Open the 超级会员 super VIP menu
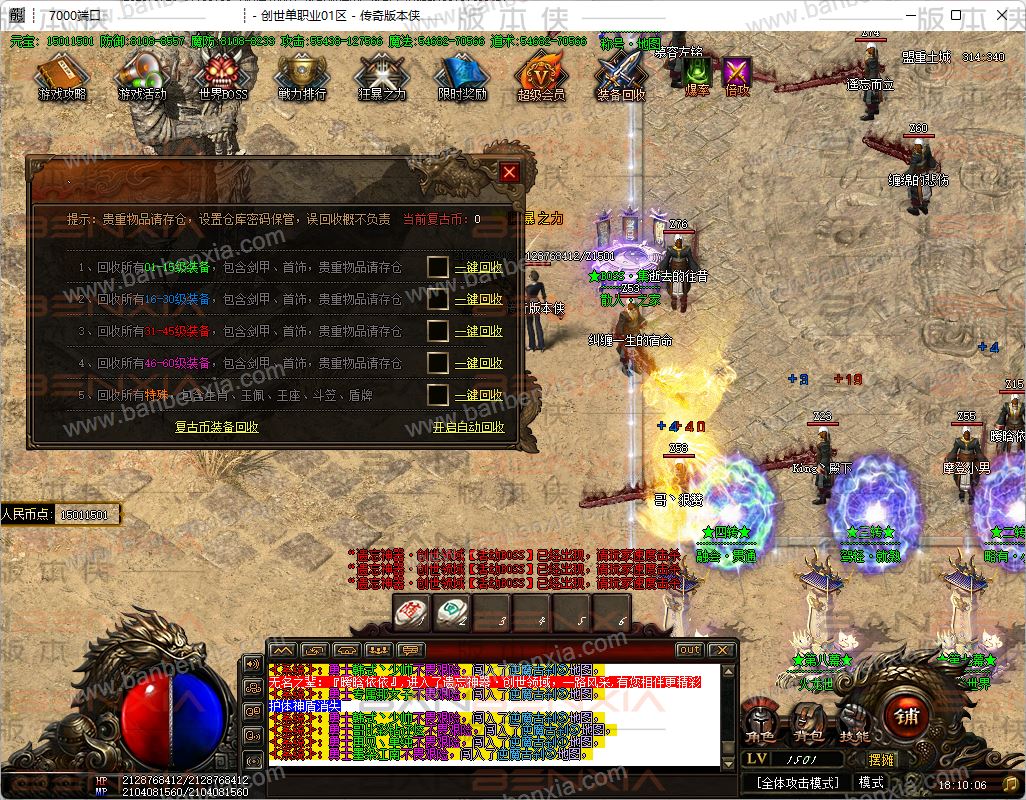Image resolution: width=1026 pixels, height=800 pixels. click(541, 76)
